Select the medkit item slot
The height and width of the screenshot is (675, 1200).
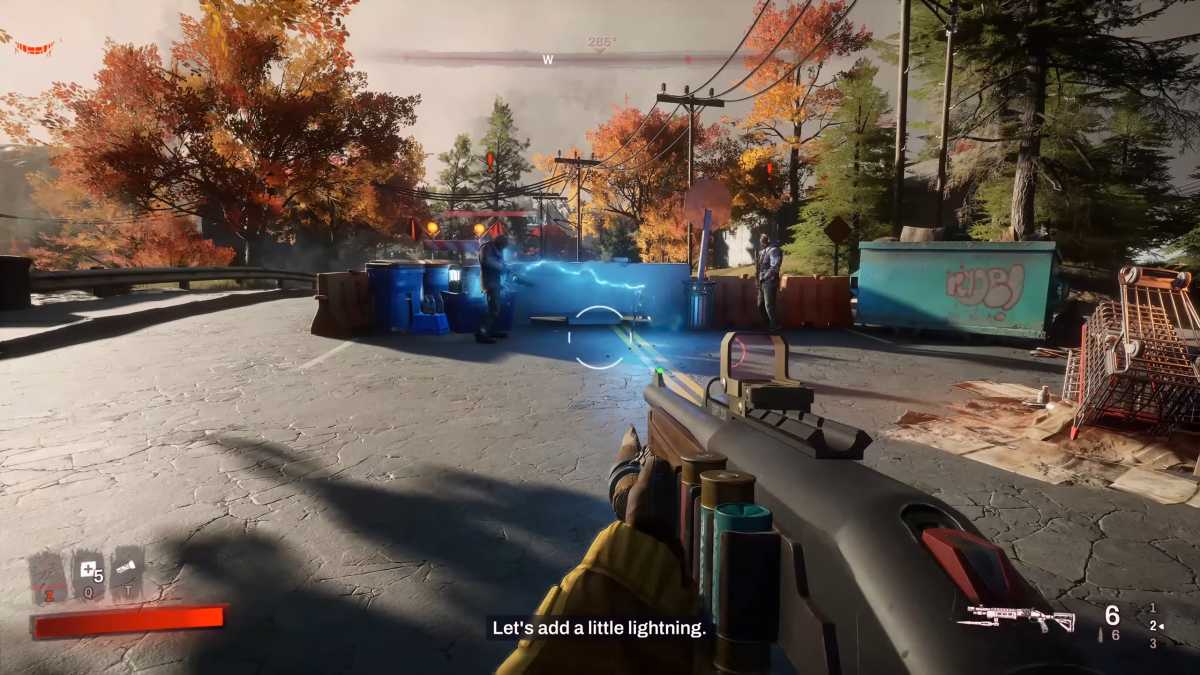pyautogui.click(x=87, y=574)
